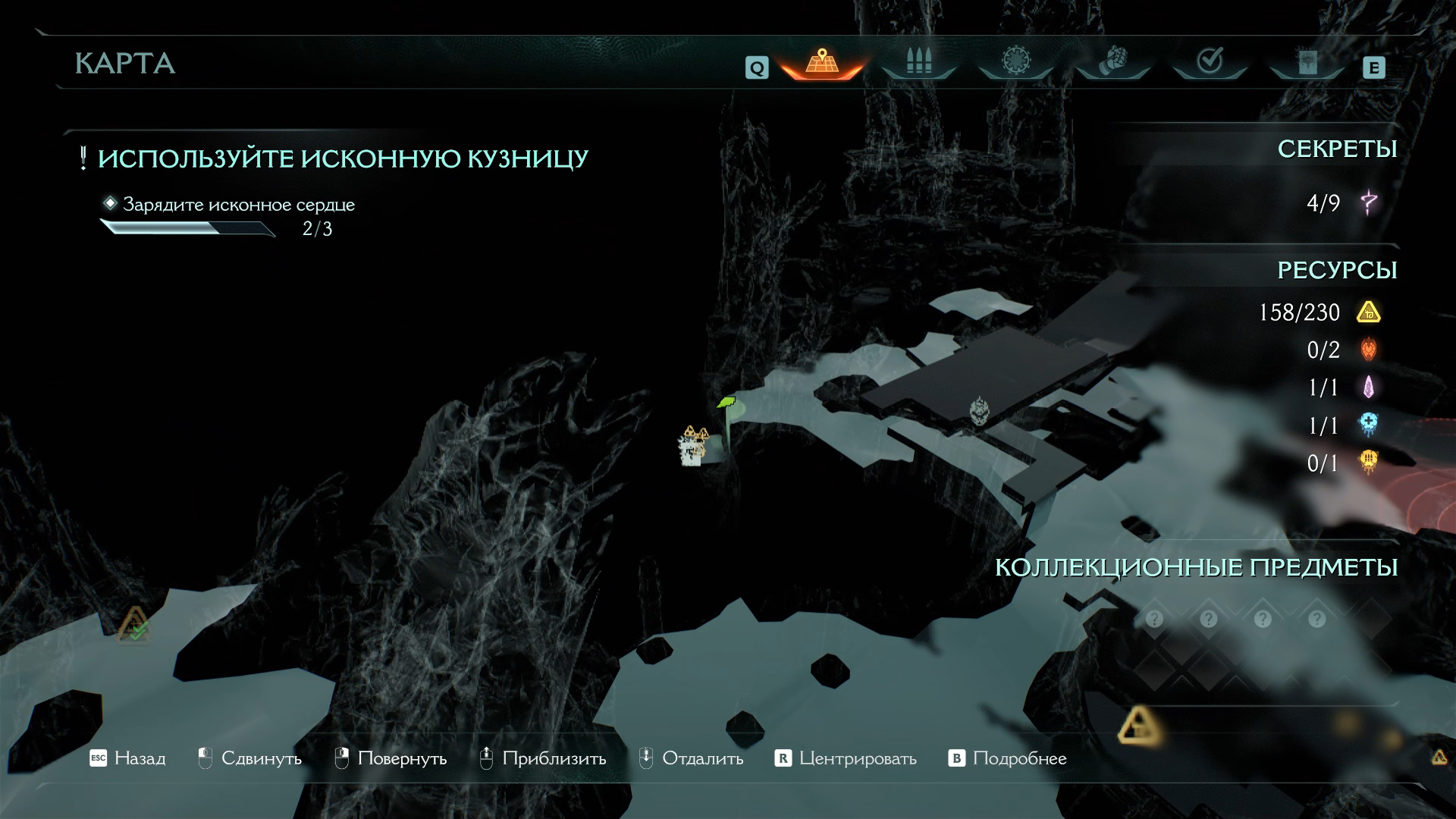Image resolution: width=1456 pixels, height=819 pixels.
Task: Switch to the bullets arsenal tab
Action: [918, 62]
